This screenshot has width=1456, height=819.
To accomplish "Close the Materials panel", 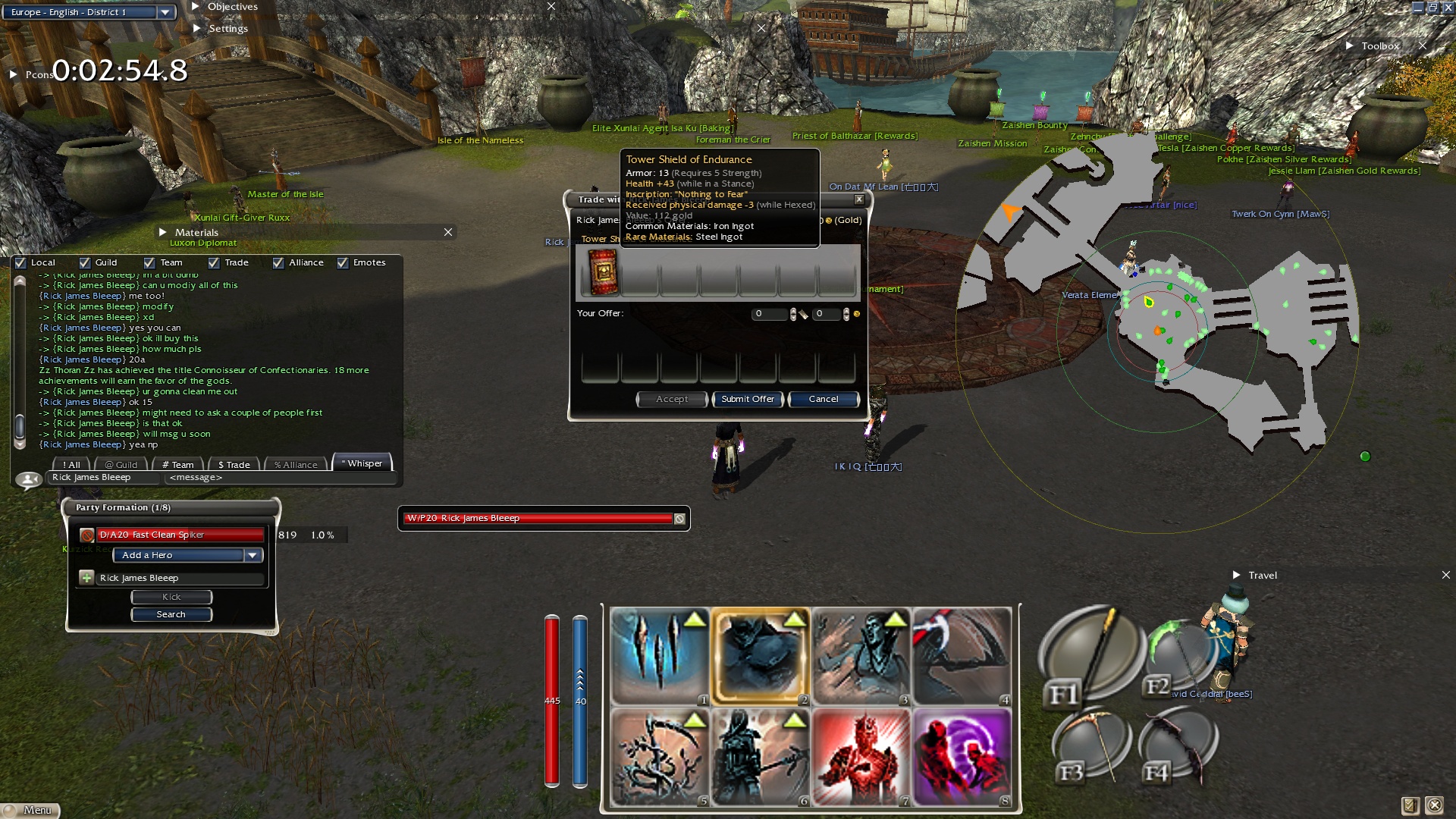I will (x=448, y=232).
